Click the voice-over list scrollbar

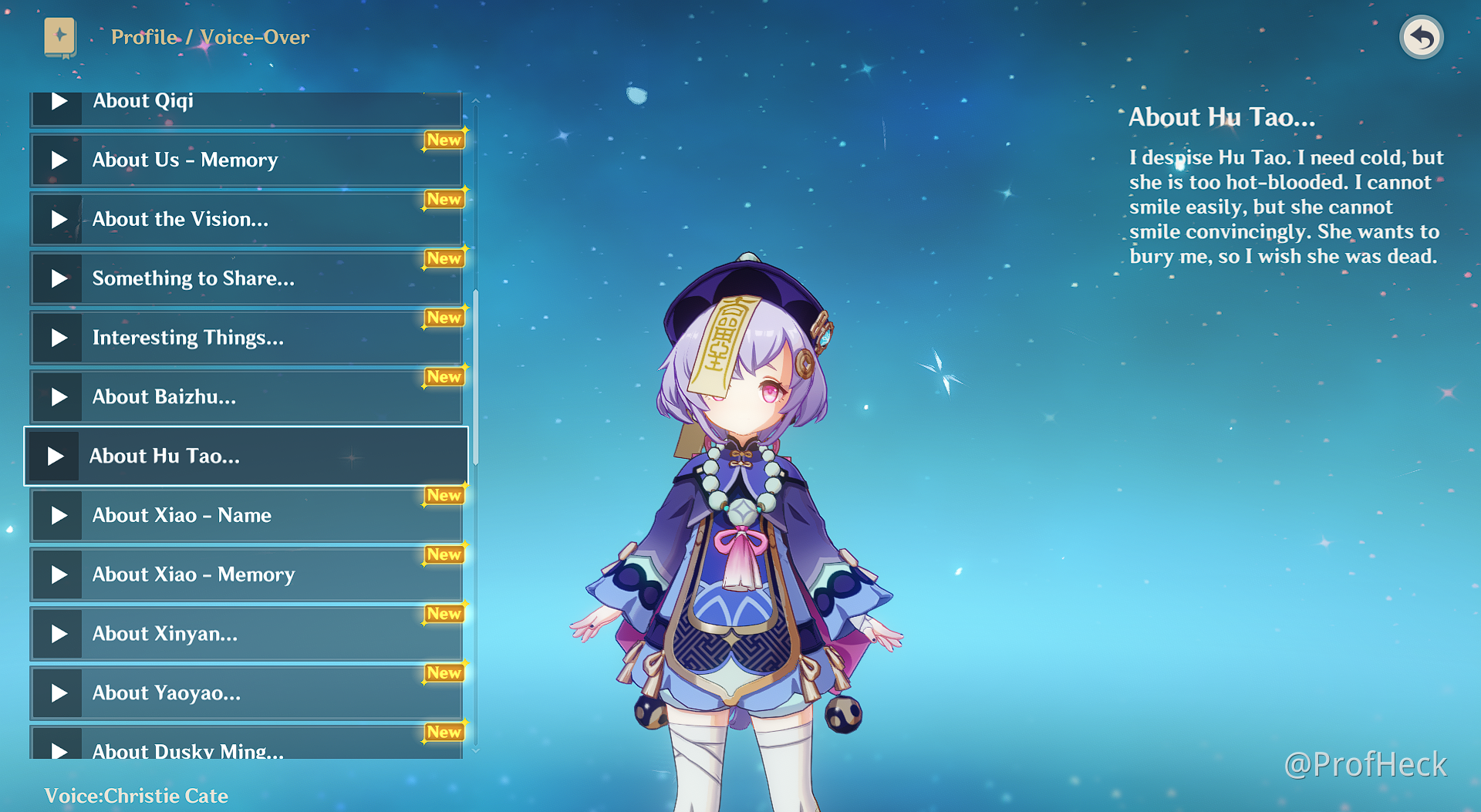tap(476, 378)
